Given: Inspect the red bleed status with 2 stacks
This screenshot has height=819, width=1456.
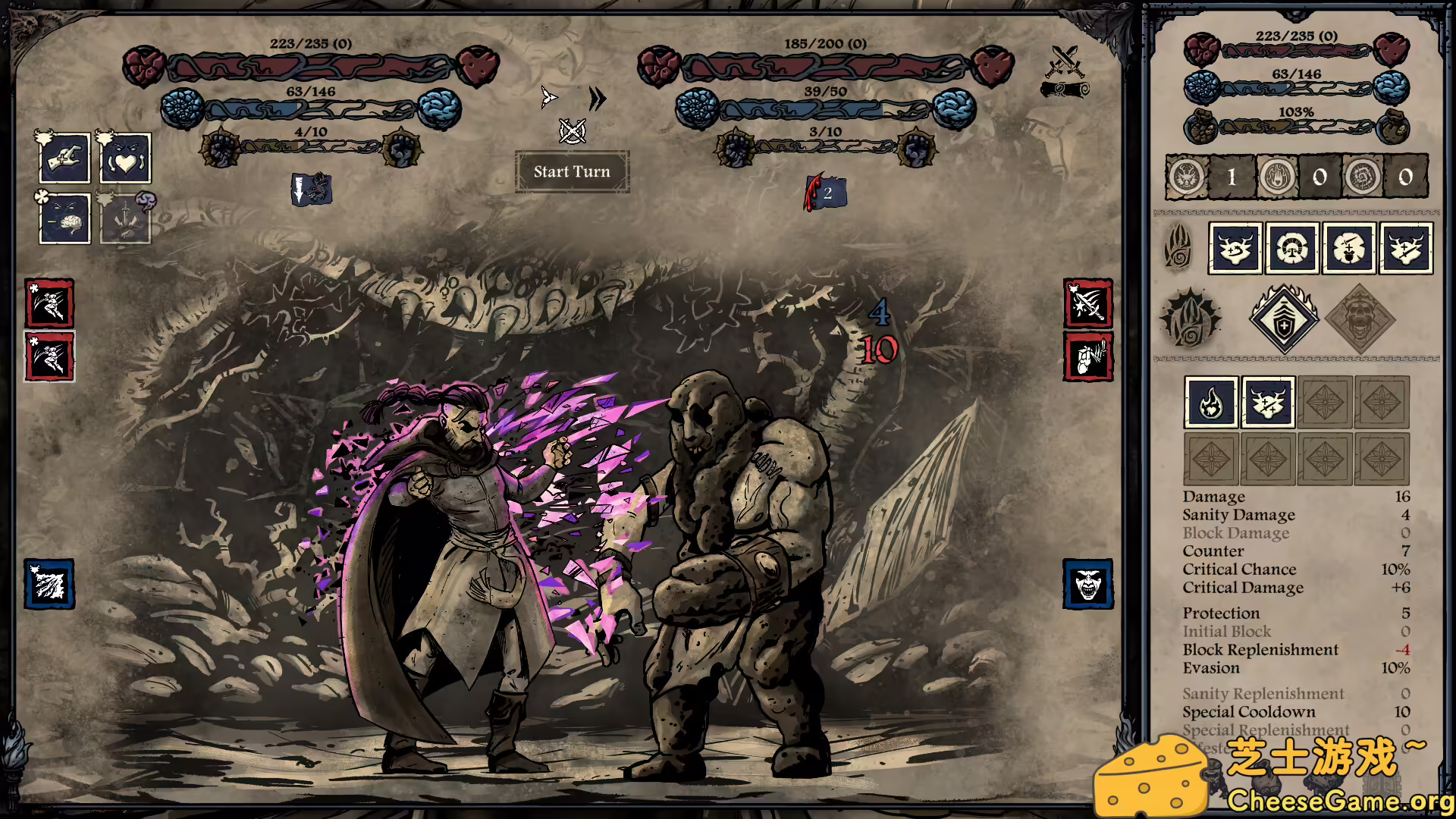Looking at the screenshot, I should [825, 193].
